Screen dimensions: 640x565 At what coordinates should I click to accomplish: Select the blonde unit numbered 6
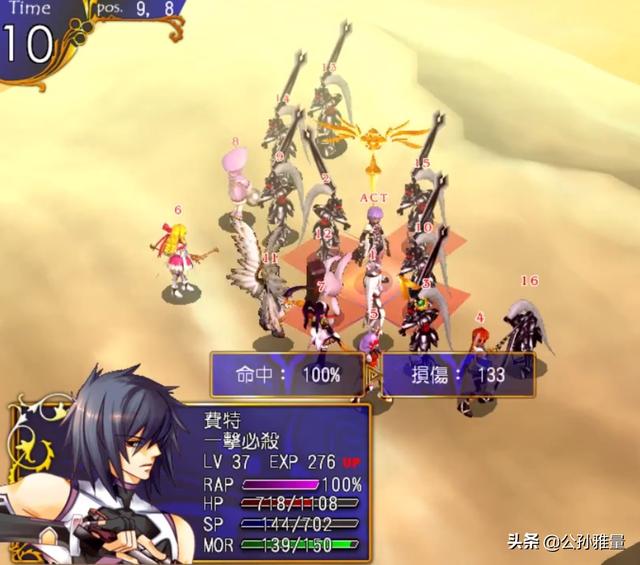point(181,257)
